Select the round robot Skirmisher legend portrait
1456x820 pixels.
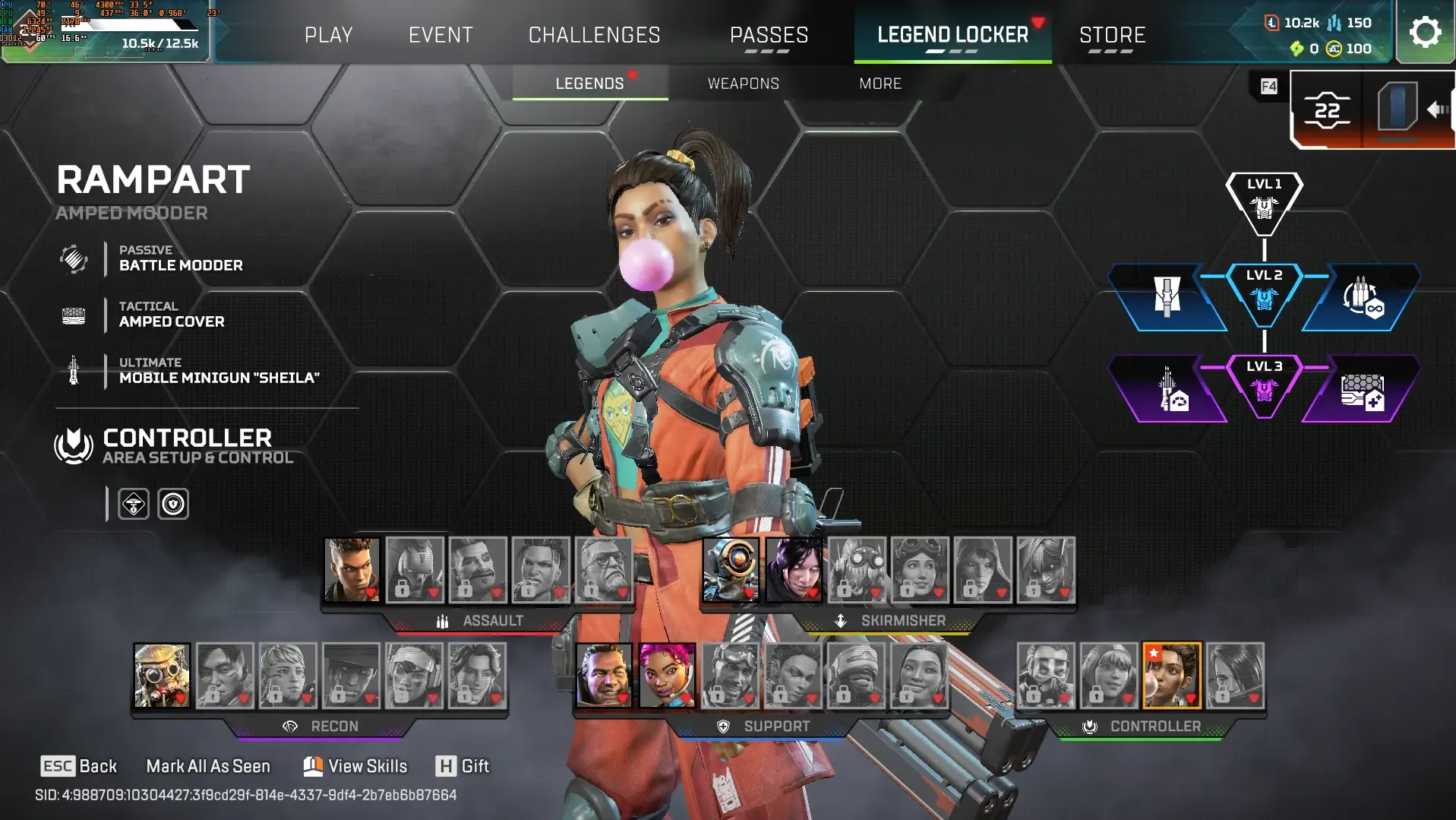pos(731,569)
